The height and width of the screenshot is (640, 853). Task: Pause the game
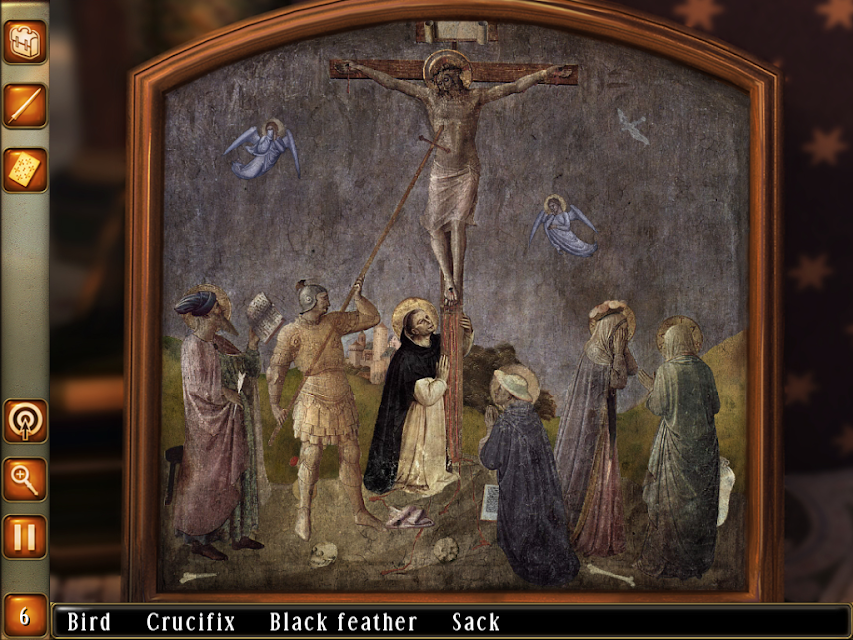[x=24, y=537]
